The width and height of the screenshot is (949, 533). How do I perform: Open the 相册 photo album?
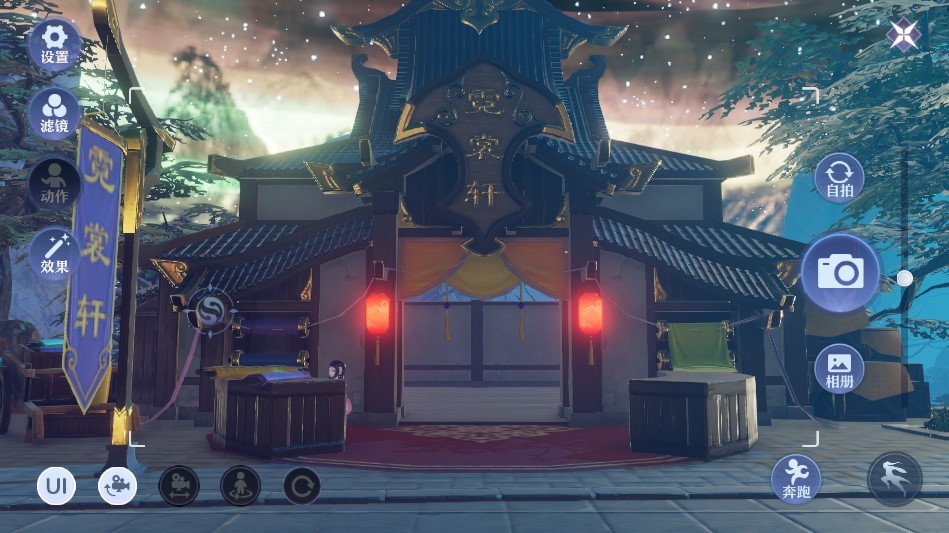pos(839,368)
